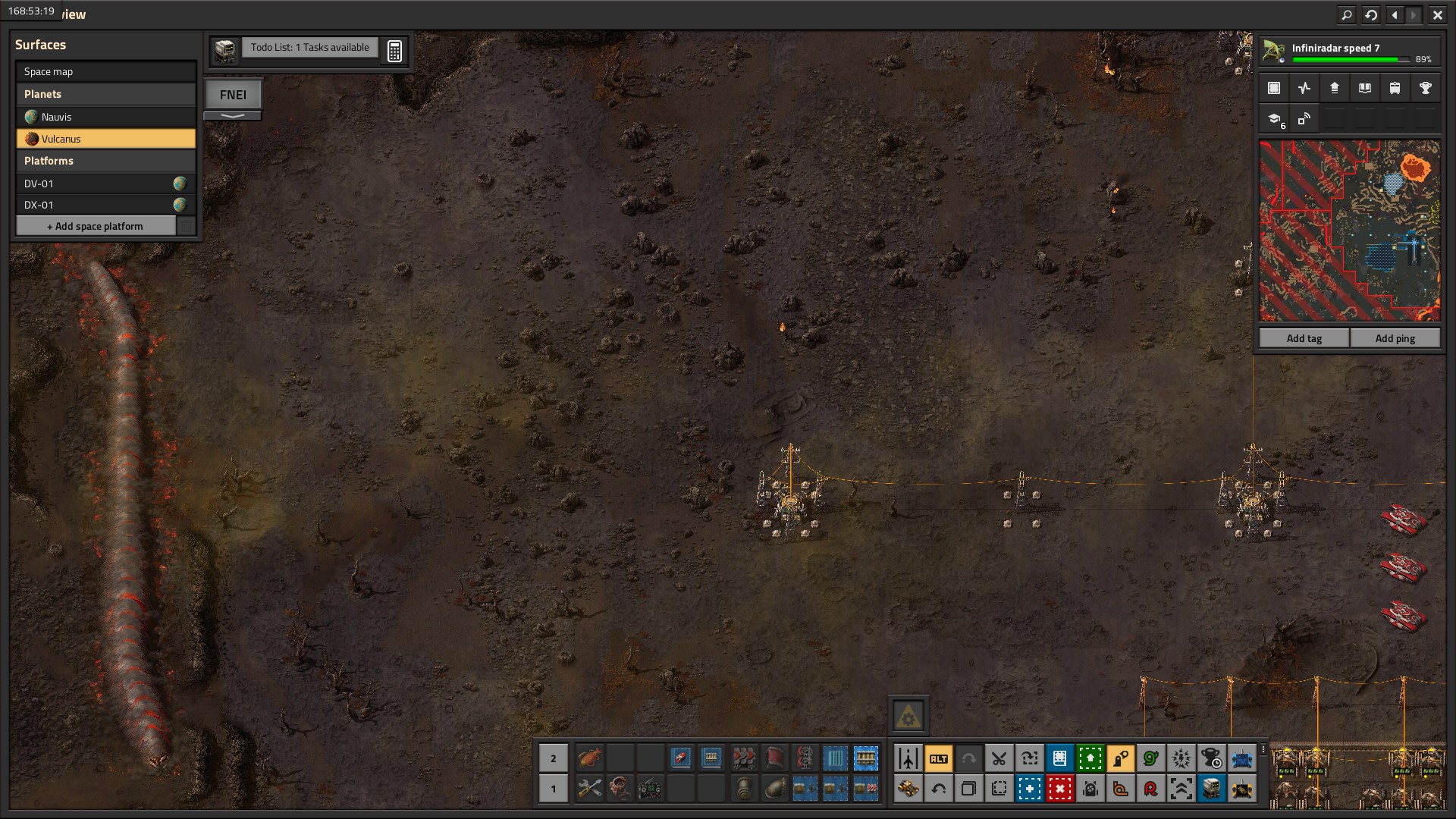1456x819 pixels.
Task: Open the production statistics graph icon
Action: [x=1304, y=88]
